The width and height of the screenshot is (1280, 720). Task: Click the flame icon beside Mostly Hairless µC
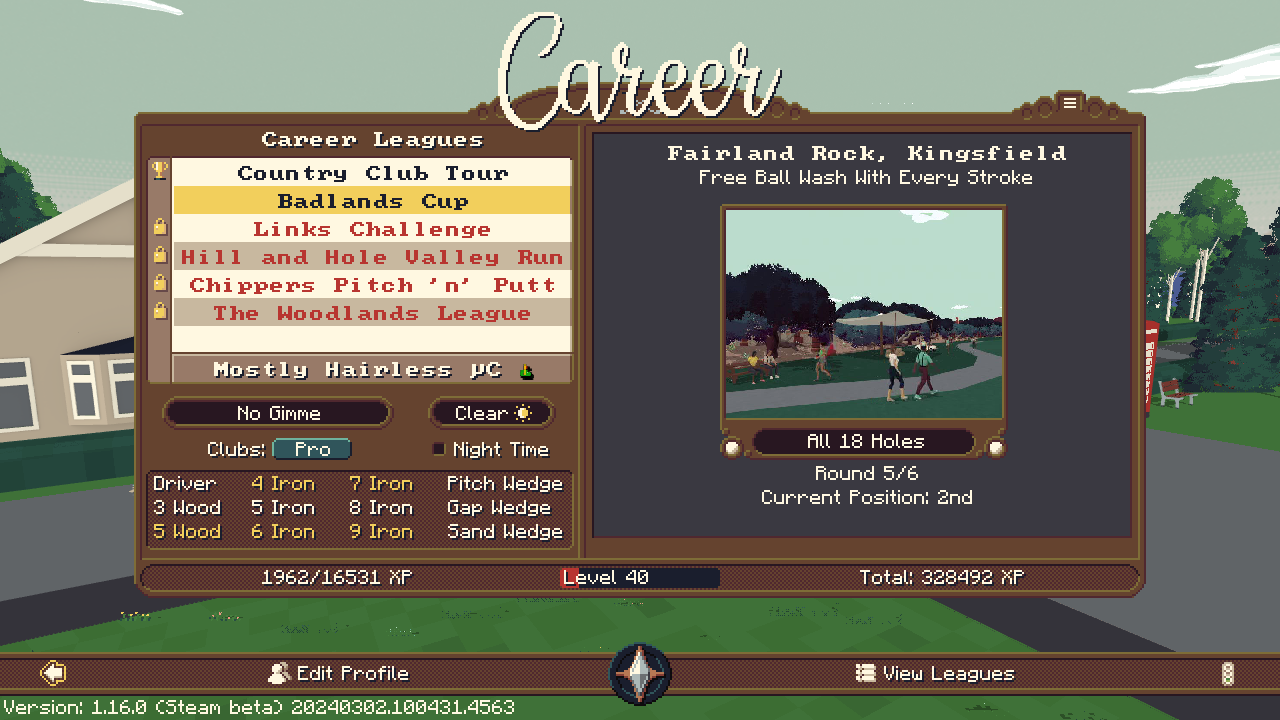[524, 369]
